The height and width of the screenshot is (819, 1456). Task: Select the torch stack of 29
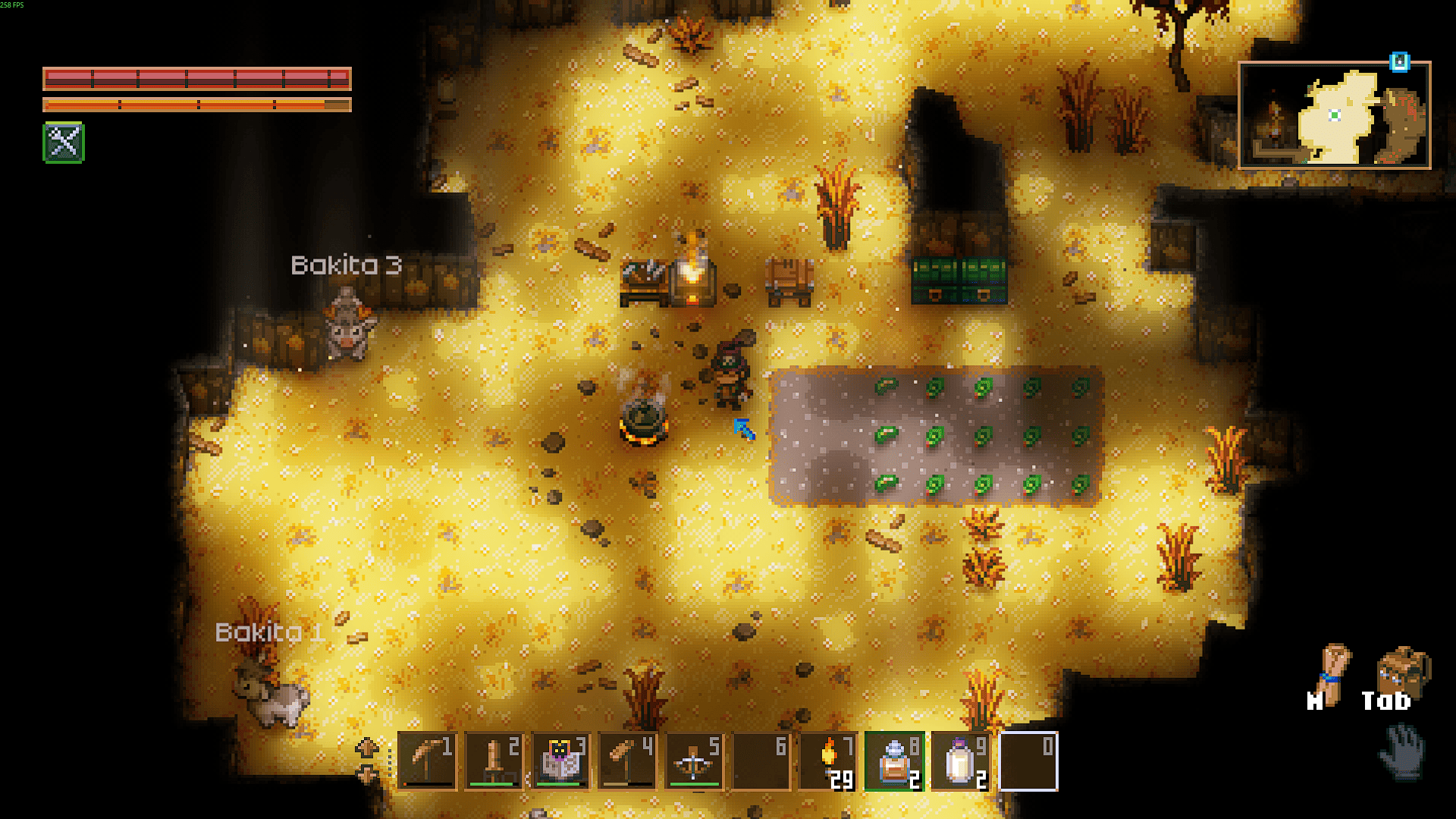(827, 761)
